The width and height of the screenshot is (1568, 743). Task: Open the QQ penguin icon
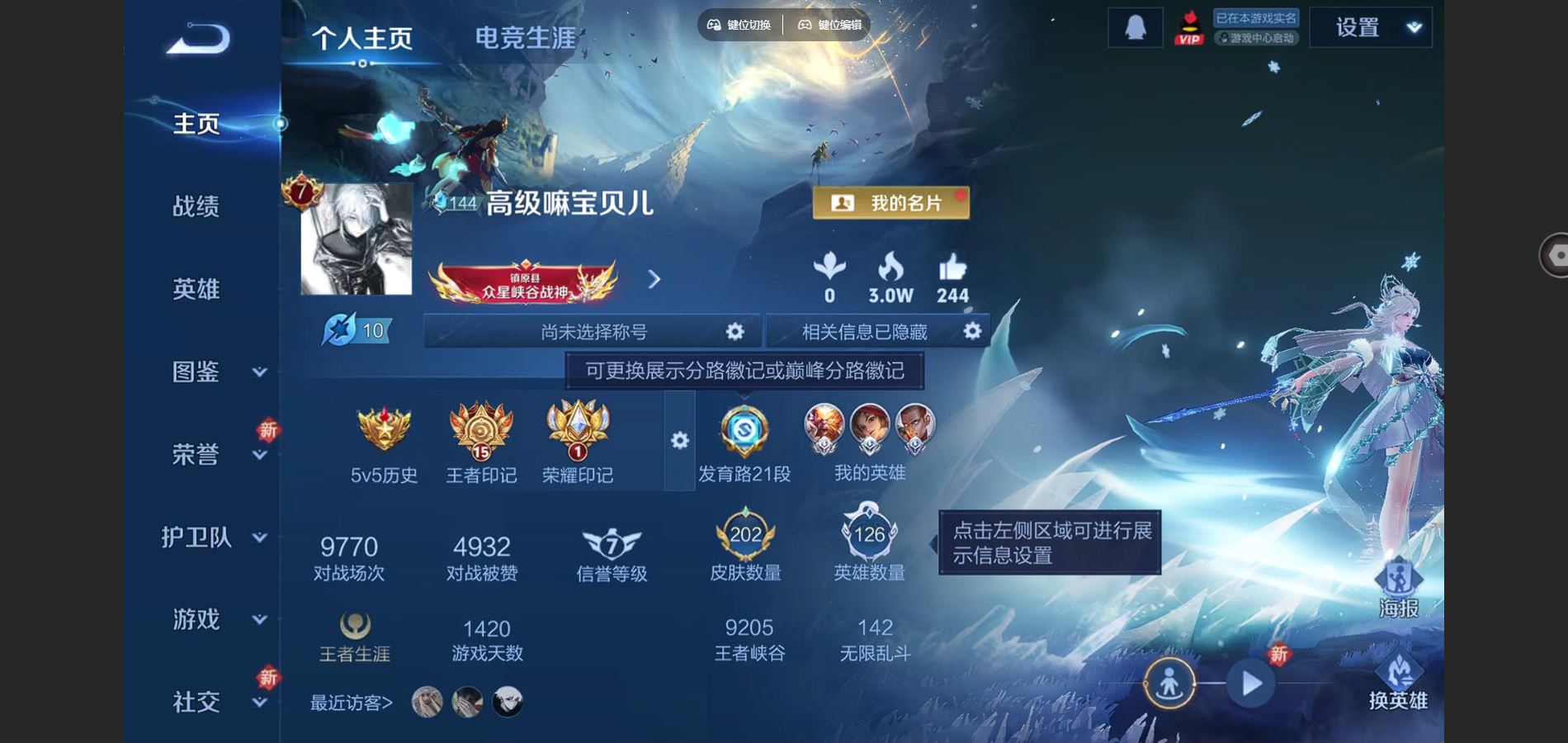click(1134, 26)
